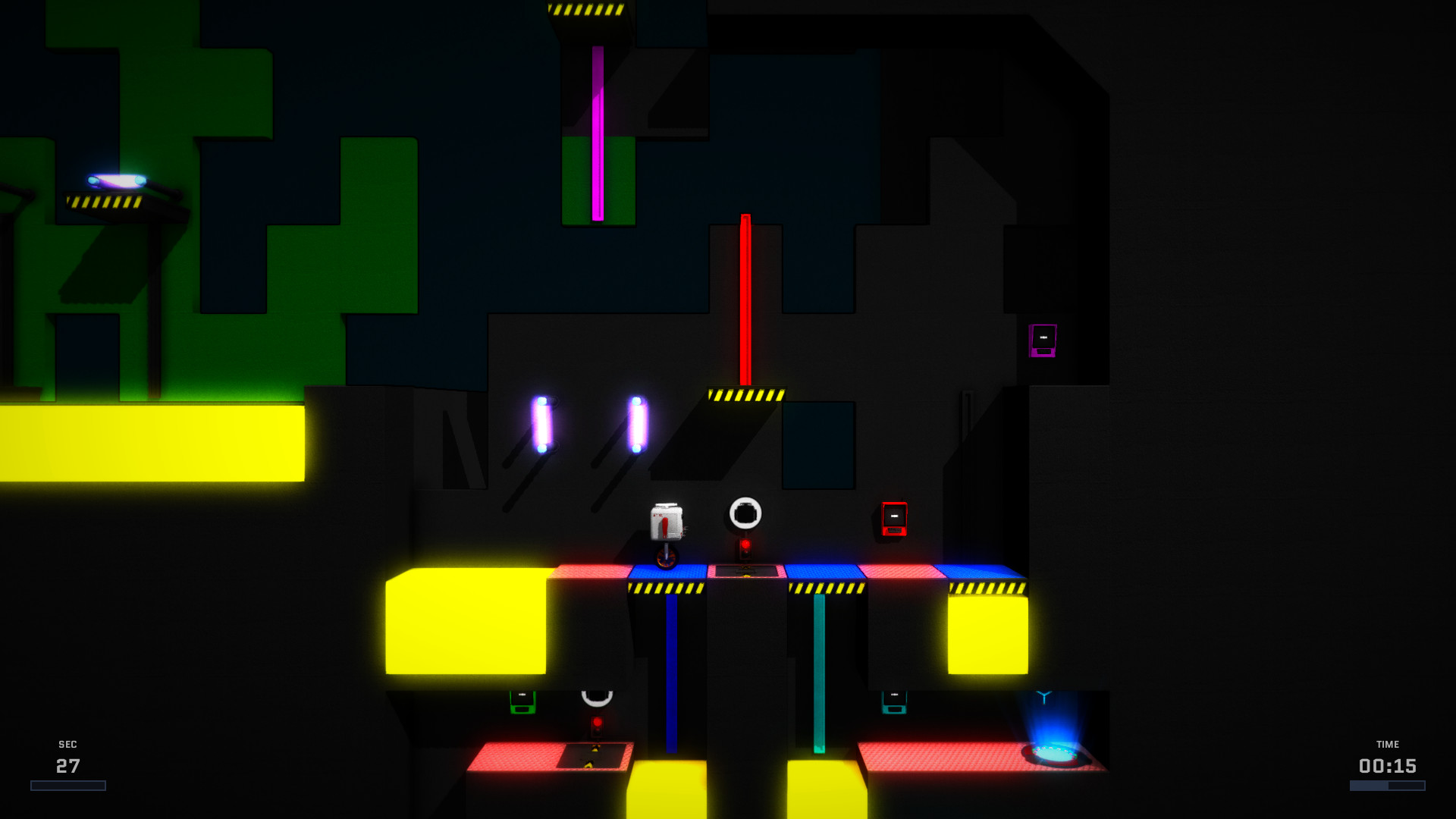Toggle the ceiling lamp on the green ledge
The height and width of the screenshot is (819, 1456).
pyautogui.click(x=118, y=180)
